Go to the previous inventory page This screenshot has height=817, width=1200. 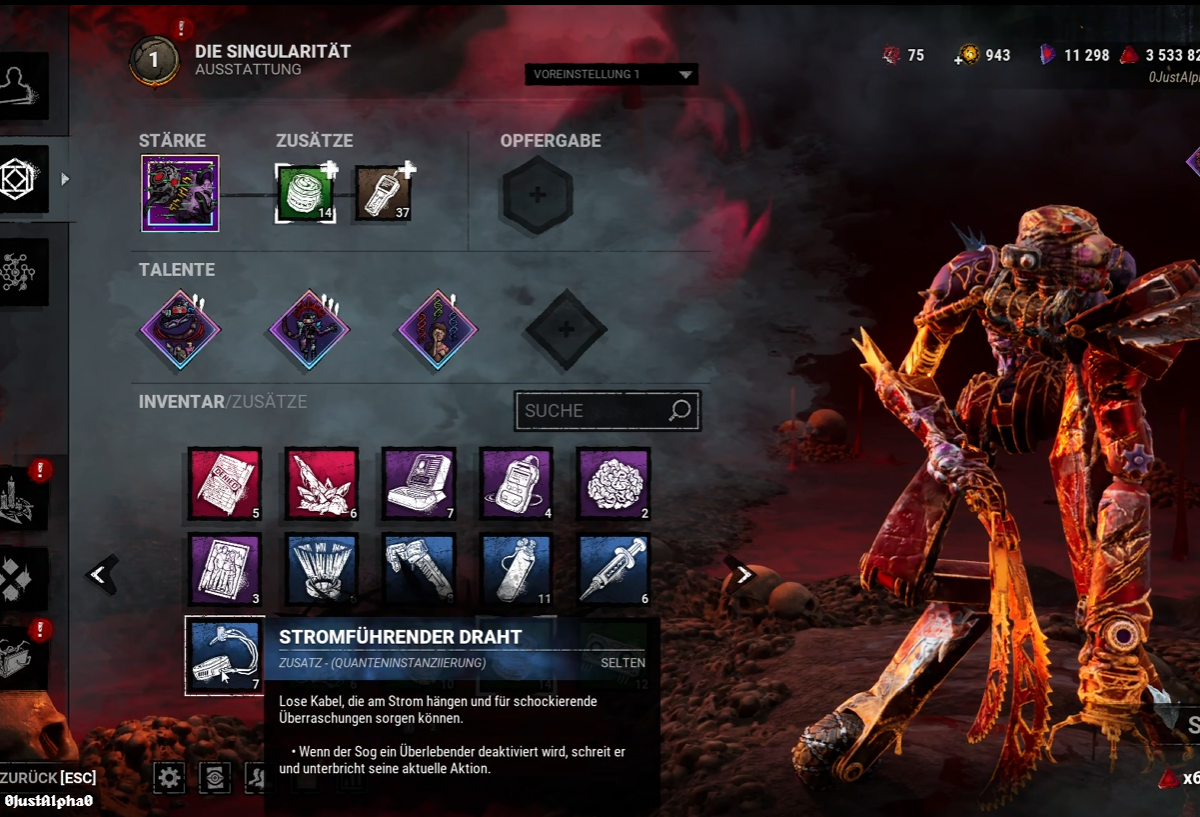(x=98, y=574)
